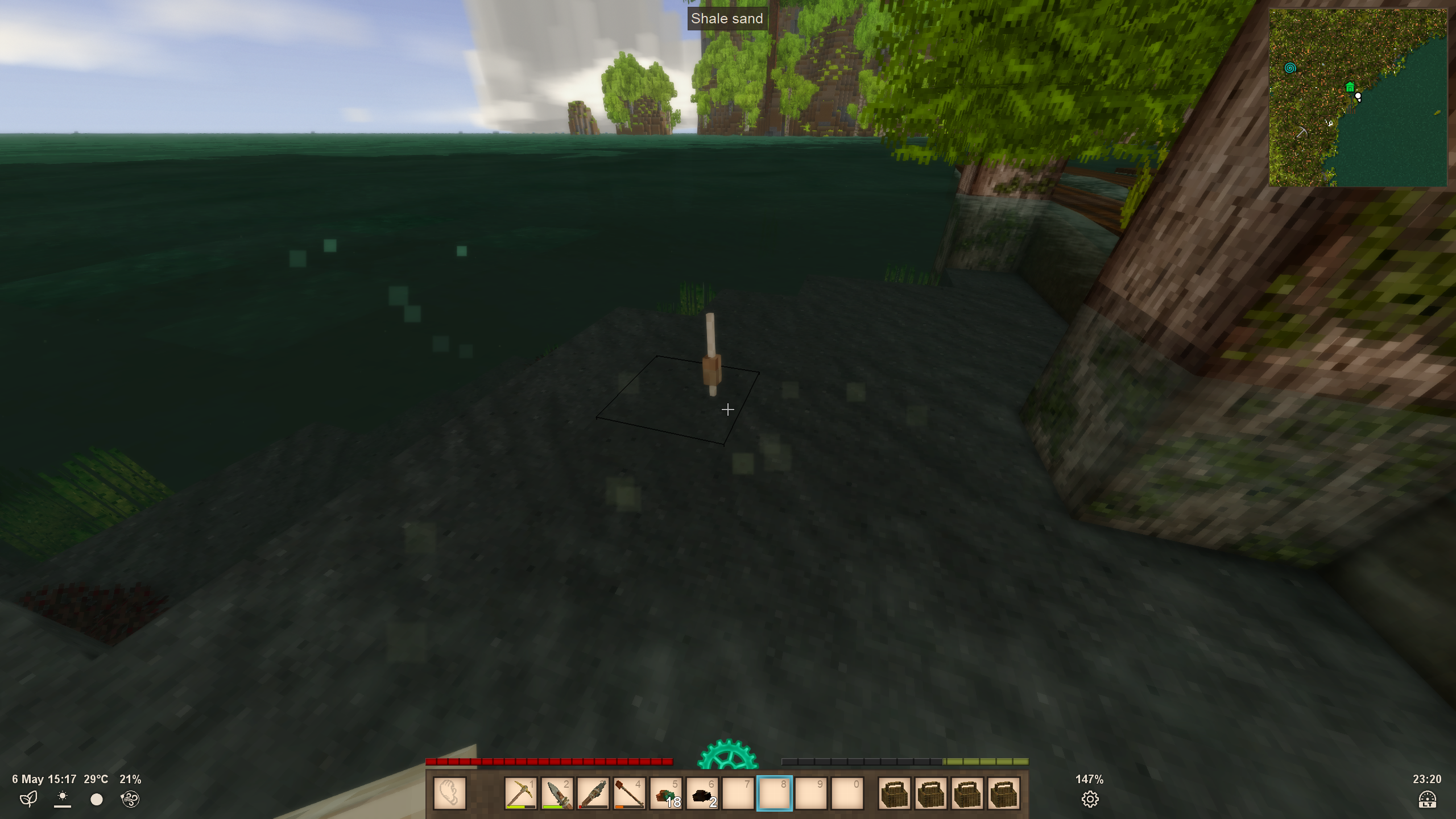Click the dome icon under the 23:20 clock
Image resolution: width=1456 pixels, height=819 pixels.
point(1427,800)
